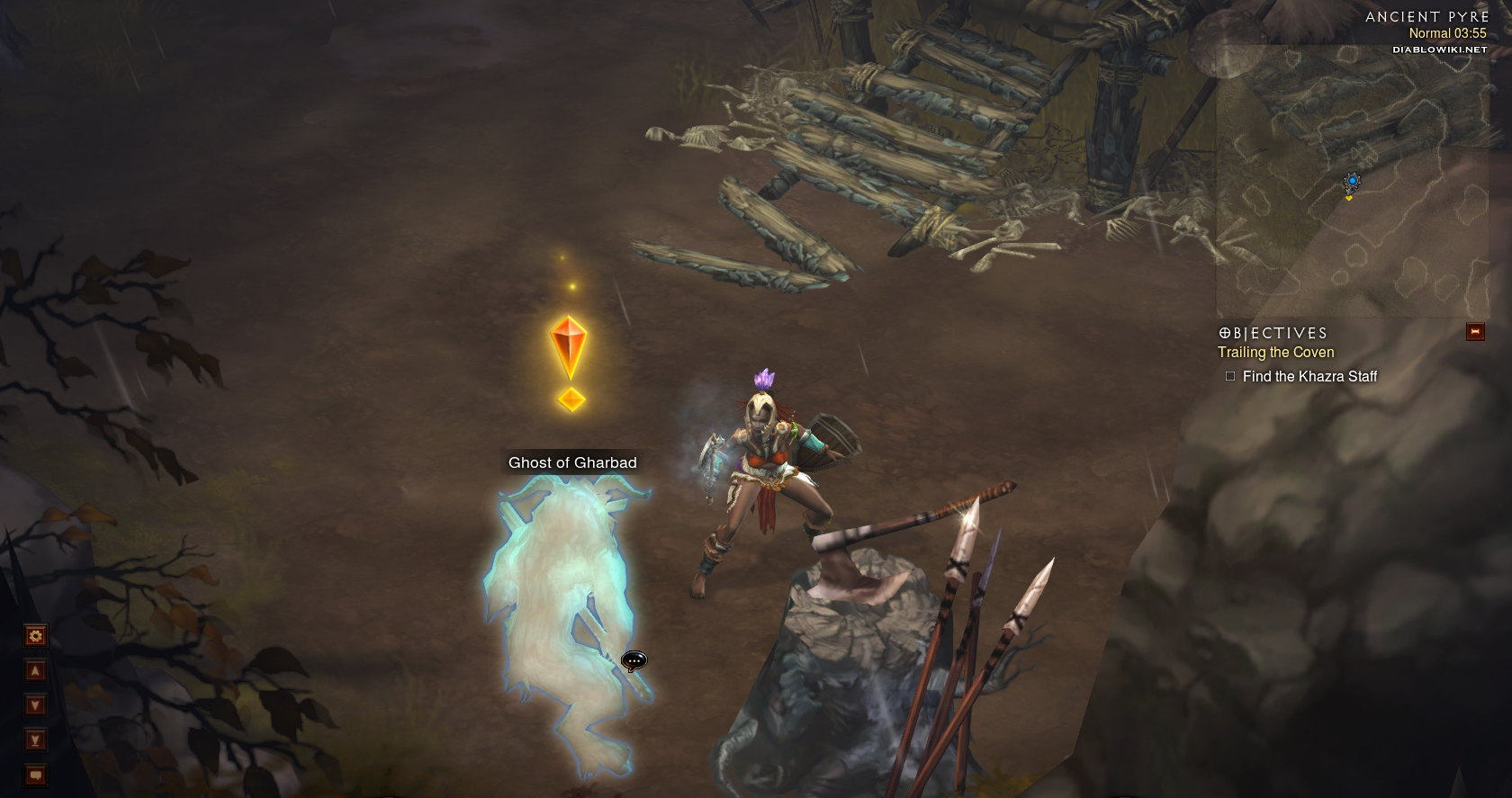This screenshot has height=798, width=1512.
Task: Collapse the Objectives tracker
Action: click(1475, 332)
